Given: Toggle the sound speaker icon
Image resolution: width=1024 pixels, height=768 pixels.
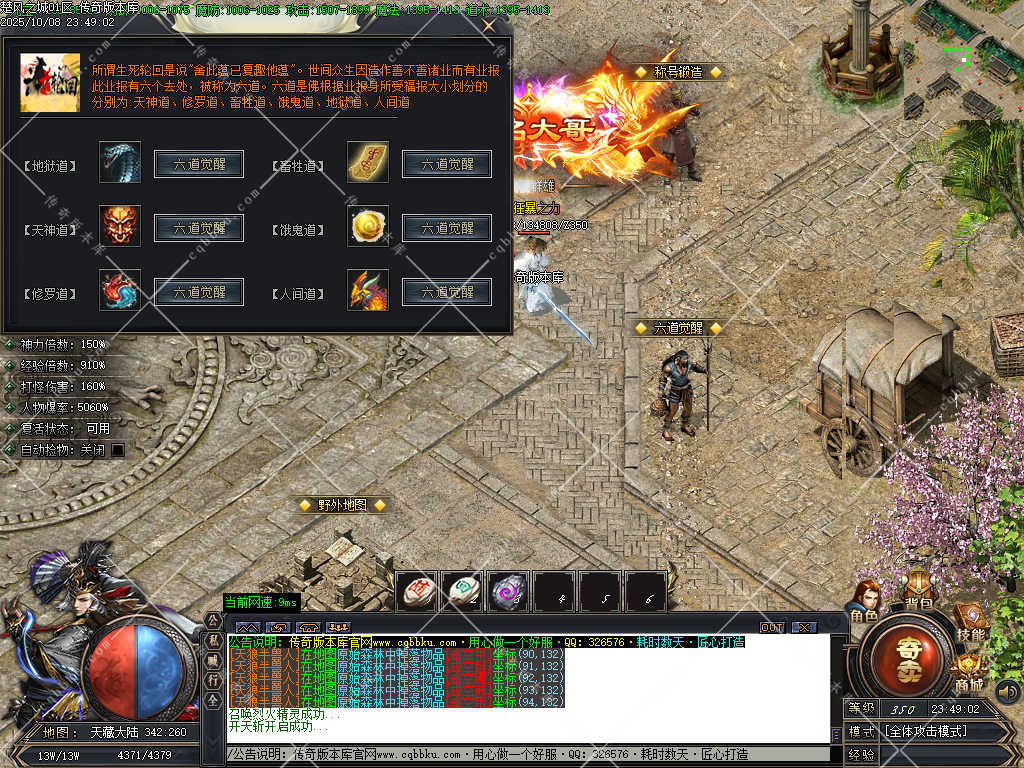Looking at the screenshot, I should [1009, 691].
